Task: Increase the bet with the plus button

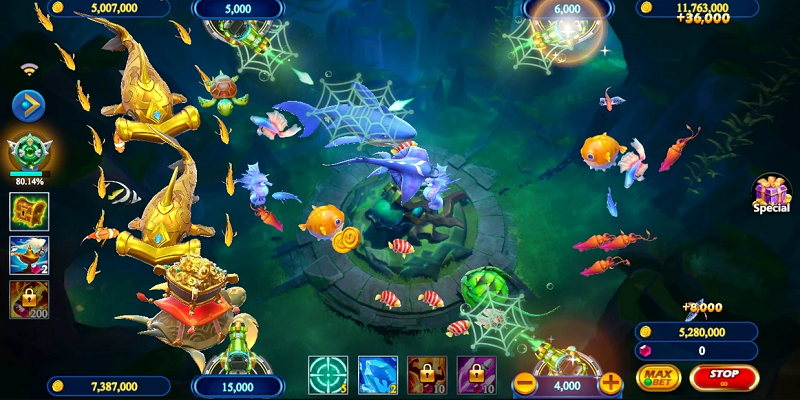Action: (610, 383)
